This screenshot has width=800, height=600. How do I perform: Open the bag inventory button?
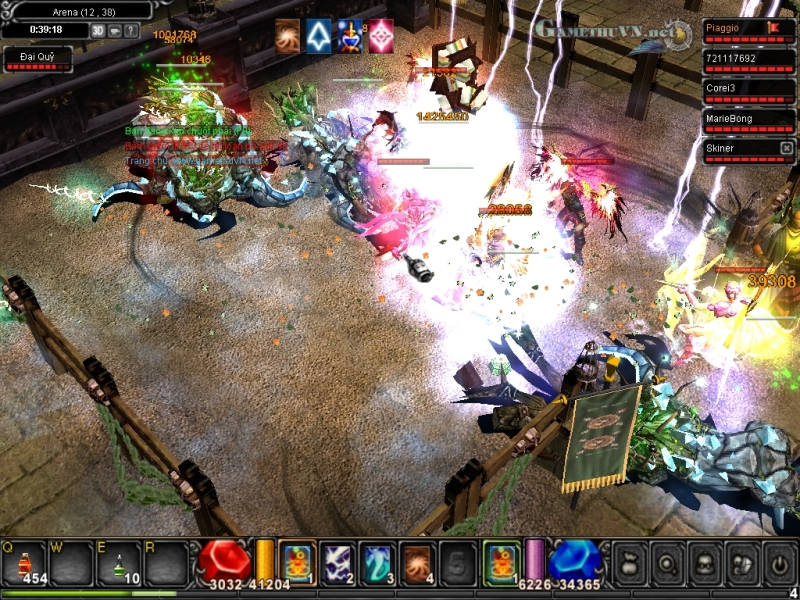629,564
